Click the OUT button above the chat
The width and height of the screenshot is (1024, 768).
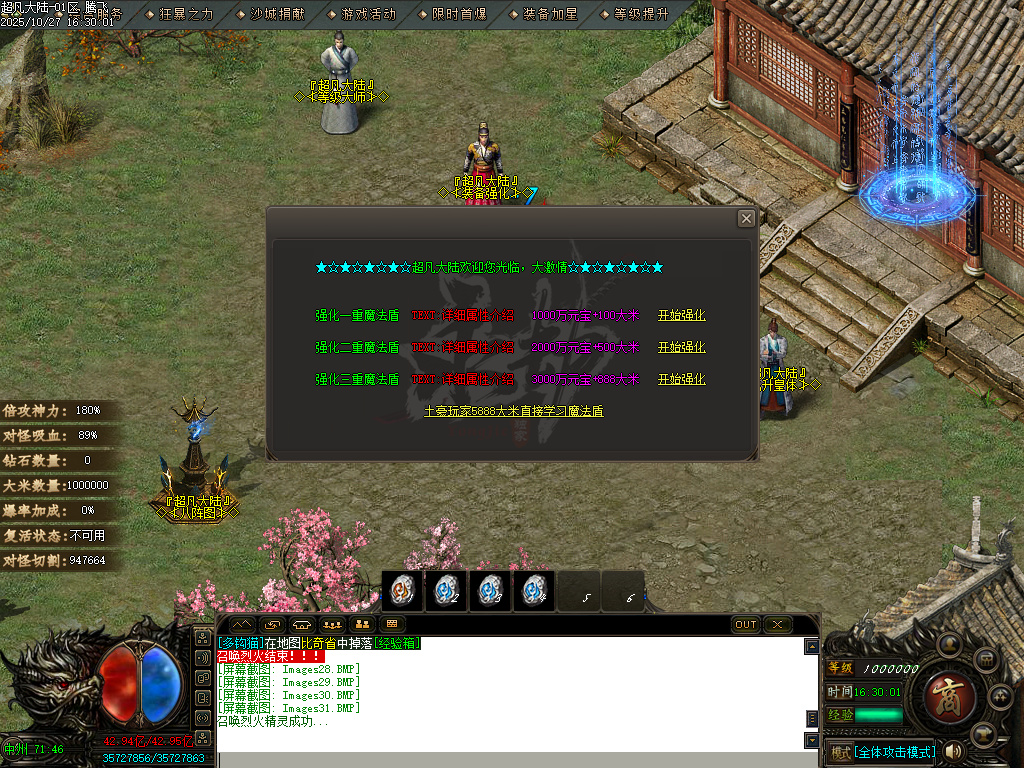click(x=746, y=625)
